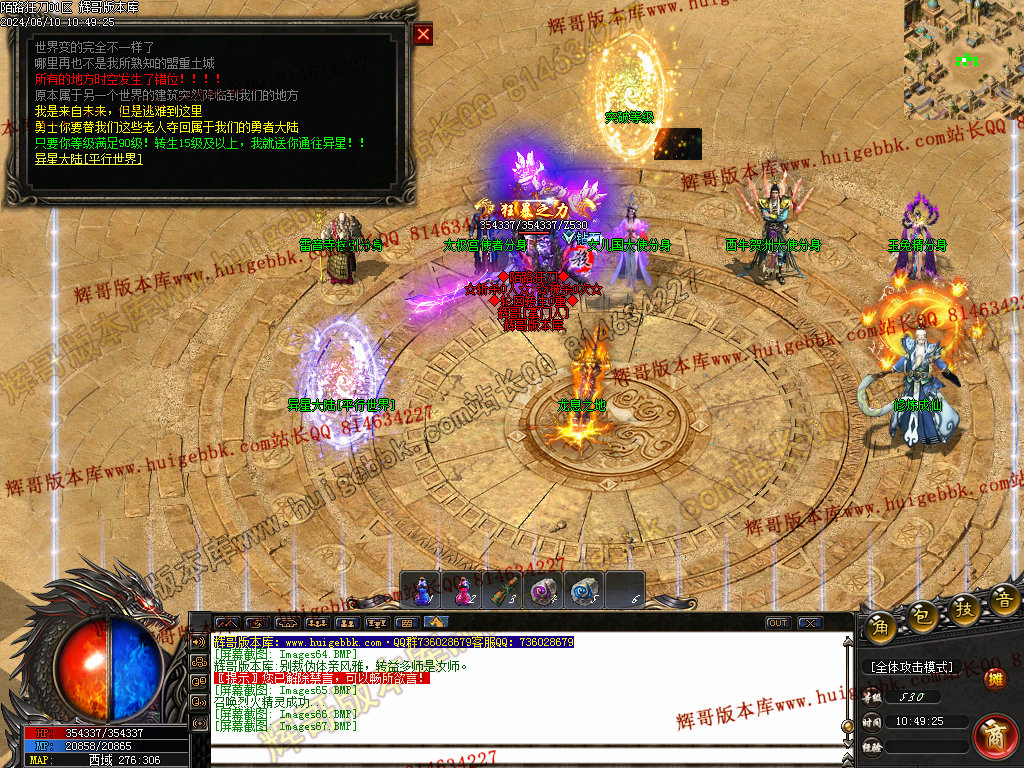Image resolution: width=1024 pixels, height=768 pixels.
Task: Use the blue spiral scroll in slot 5
Action: tap(584, 590)
